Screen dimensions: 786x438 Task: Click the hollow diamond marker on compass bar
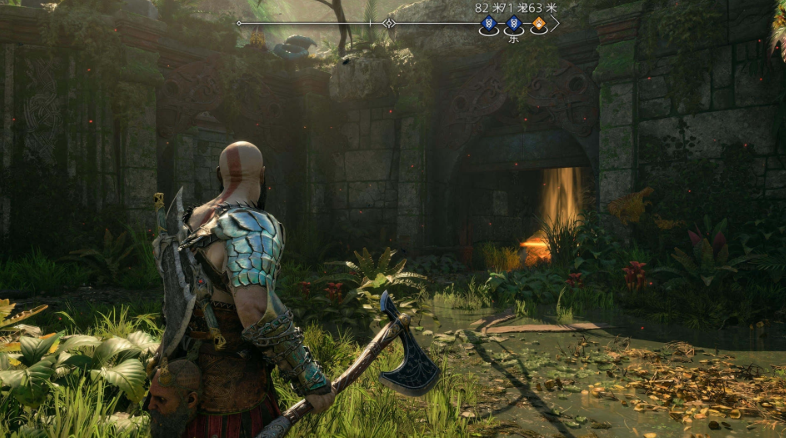(389, 22)
